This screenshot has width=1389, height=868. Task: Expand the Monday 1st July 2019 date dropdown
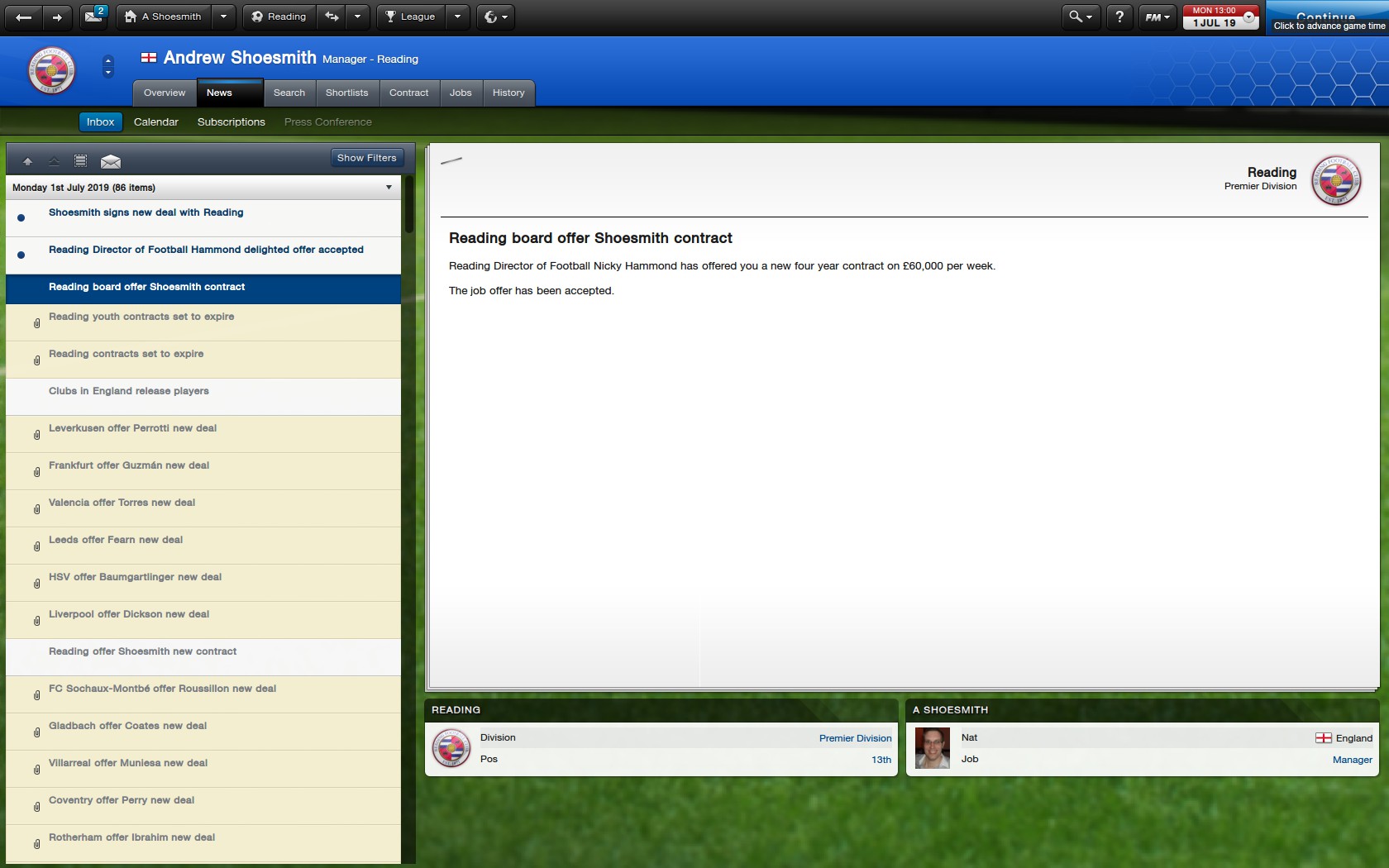389,188
